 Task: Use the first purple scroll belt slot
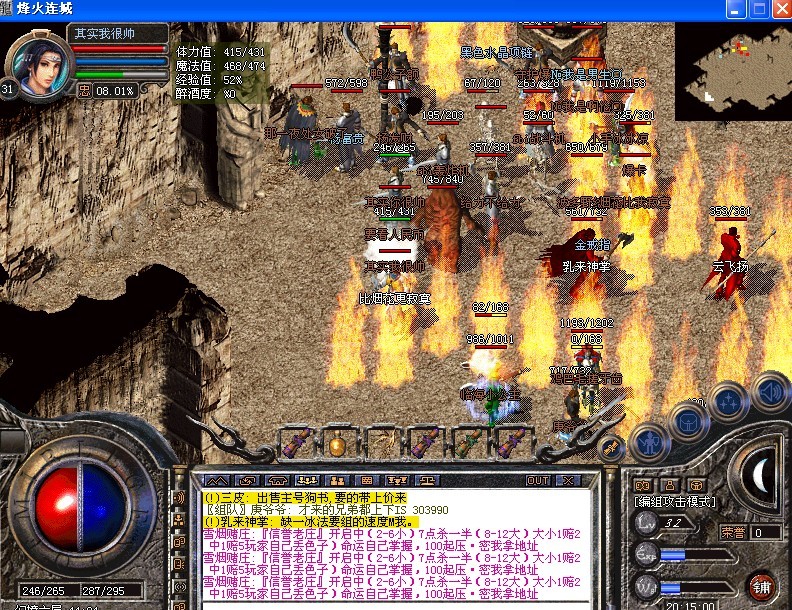[297, 443]
